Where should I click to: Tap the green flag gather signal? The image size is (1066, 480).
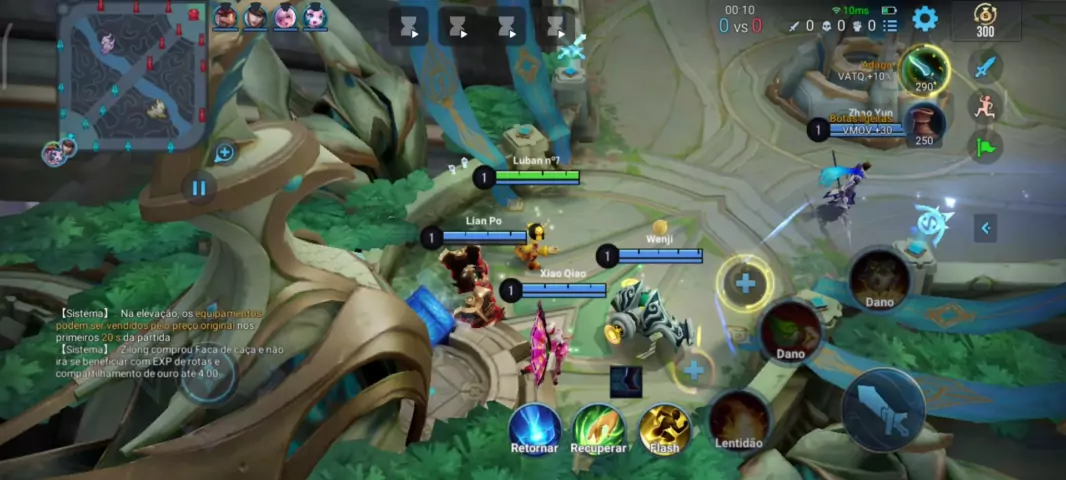click(x=985, y=147)
